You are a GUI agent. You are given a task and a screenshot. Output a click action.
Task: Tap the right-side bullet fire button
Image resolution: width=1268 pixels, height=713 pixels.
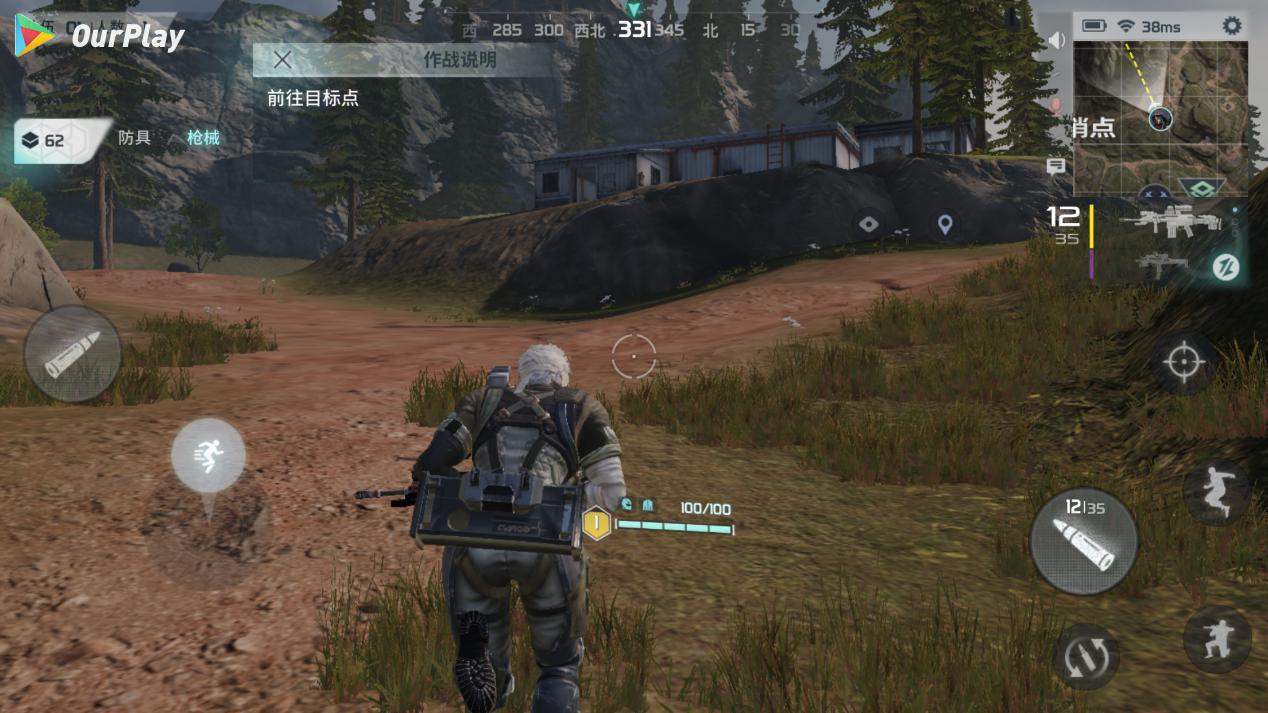1084,541
